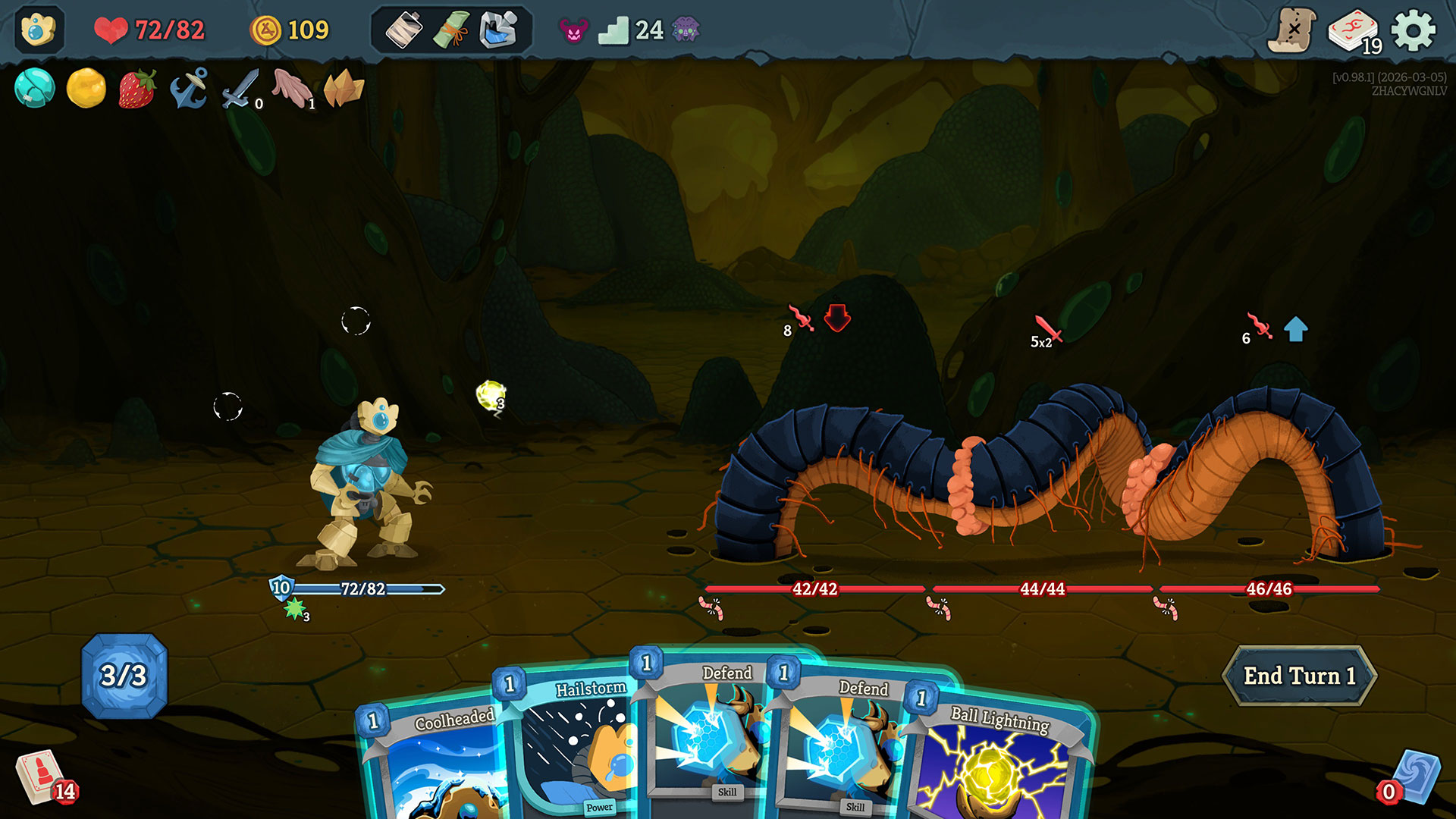Use the bandage-wrapped flask potion

404,31
